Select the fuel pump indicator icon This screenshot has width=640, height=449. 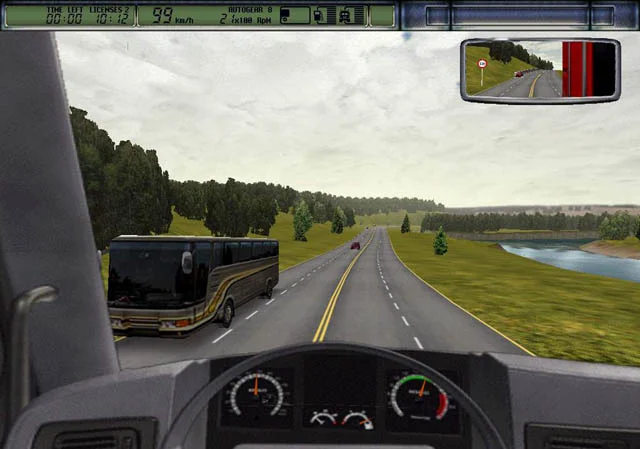pyautogui.click(x=320, y=16)
